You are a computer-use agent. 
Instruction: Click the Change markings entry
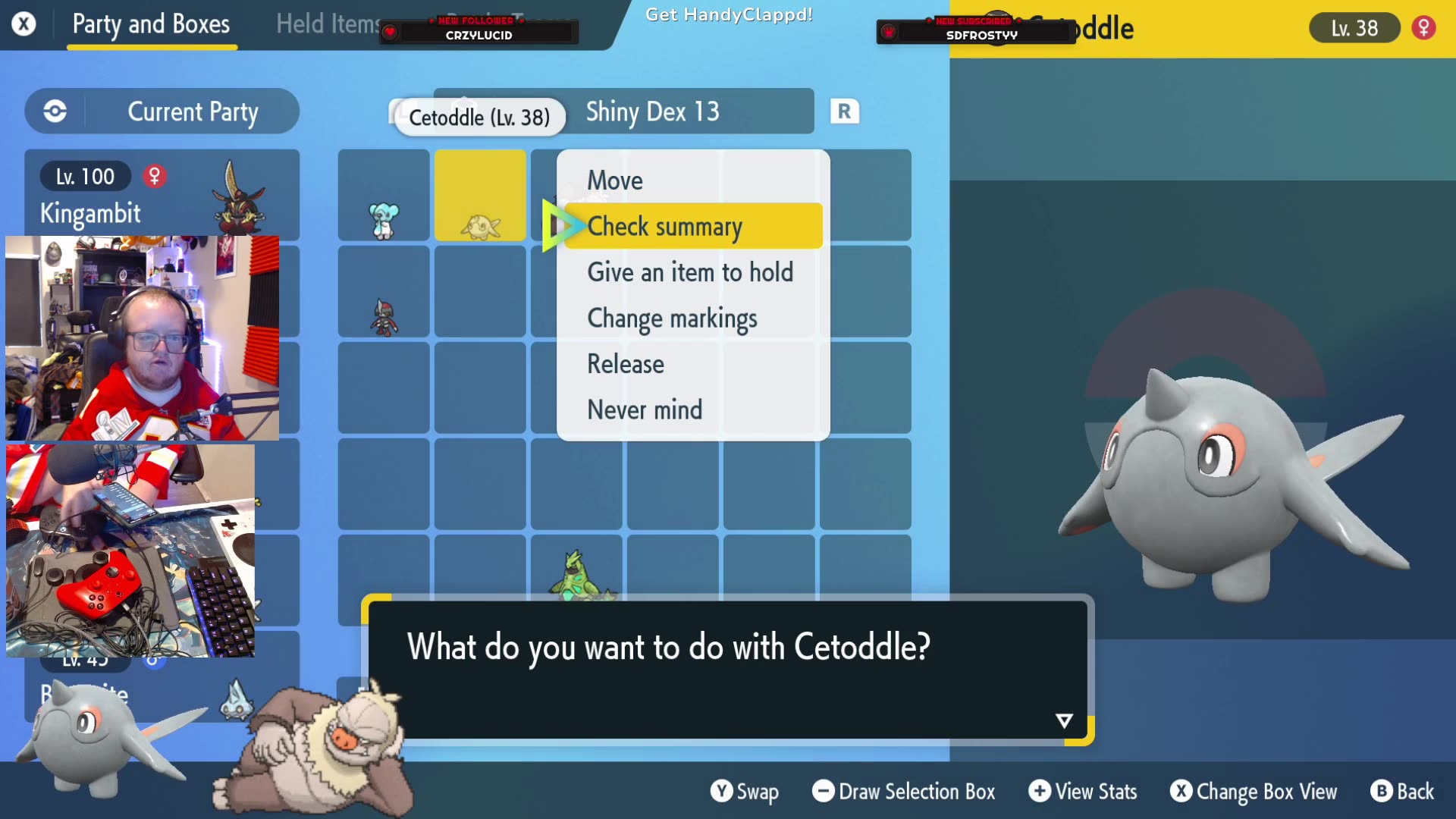click(x=672, y=318)
